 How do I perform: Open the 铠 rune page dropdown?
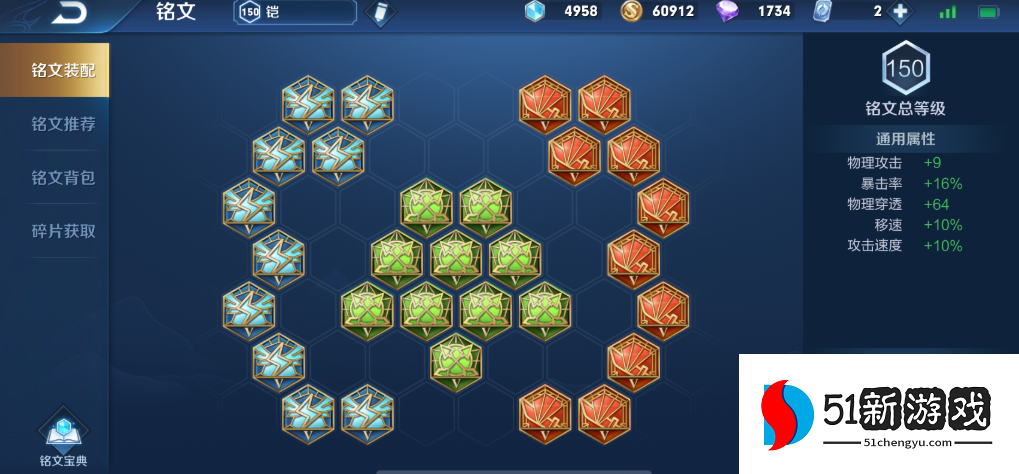coord(295,12)
